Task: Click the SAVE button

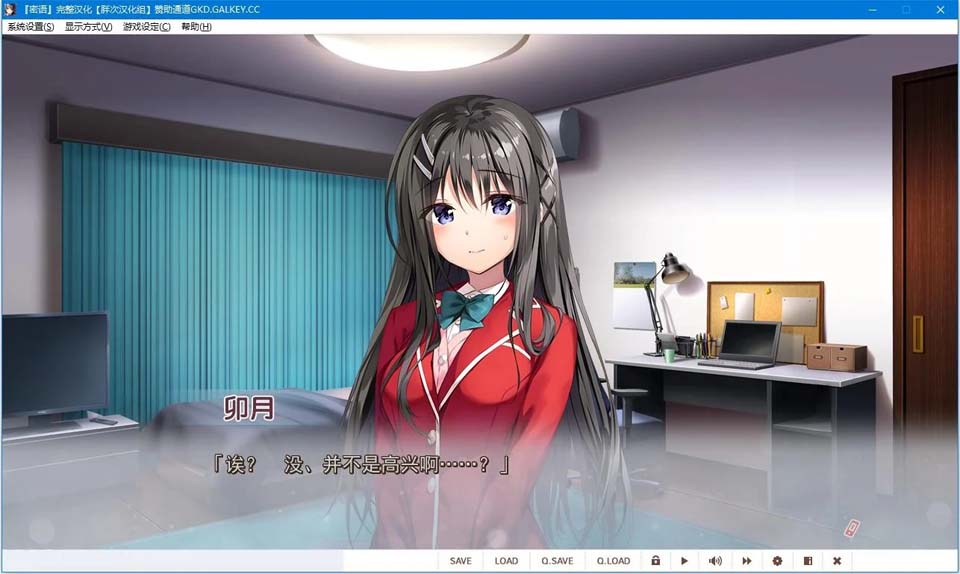Action: (460, 561)
